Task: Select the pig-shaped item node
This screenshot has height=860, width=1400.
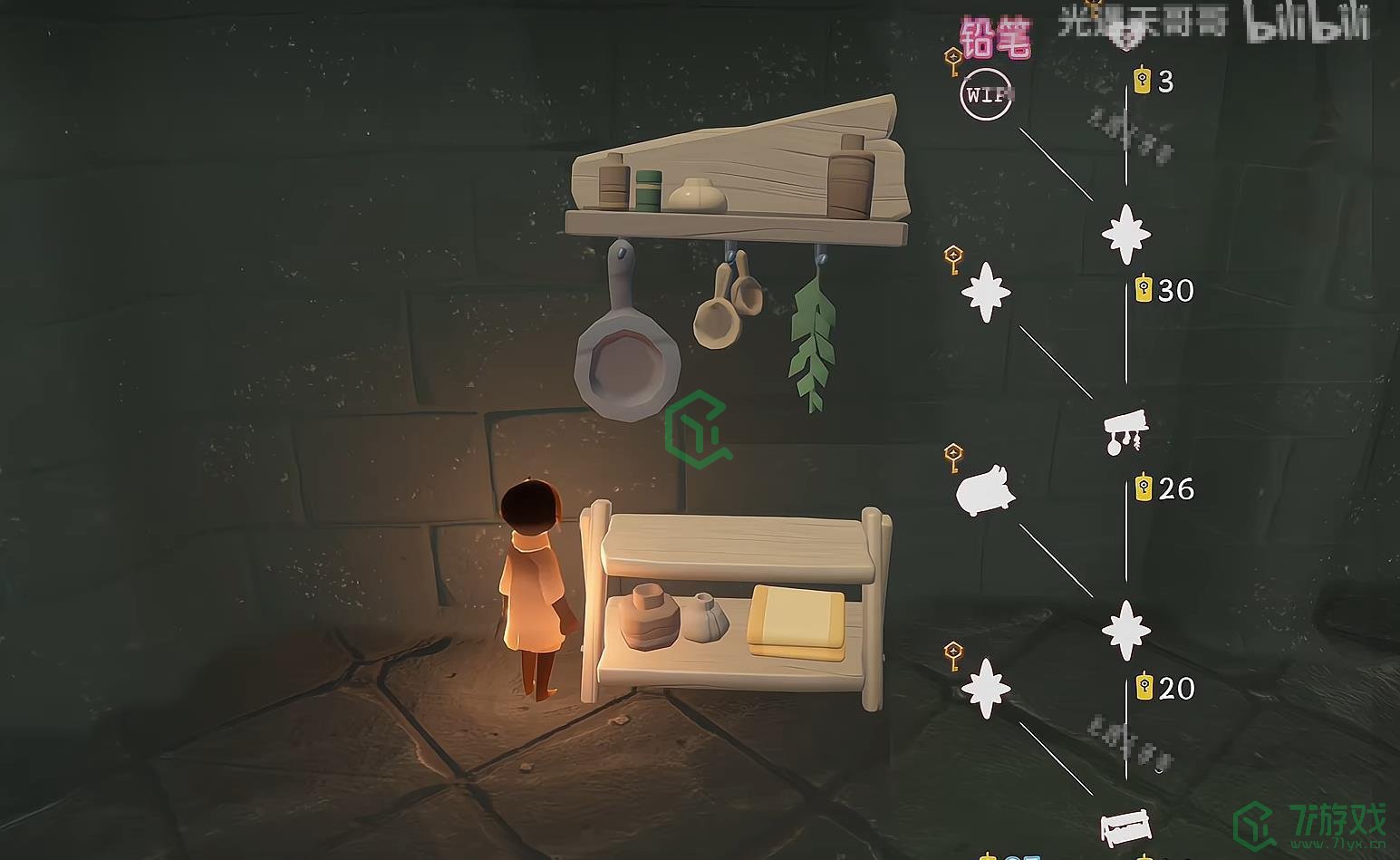Action: pyautogui.click(x=985, y=490)
